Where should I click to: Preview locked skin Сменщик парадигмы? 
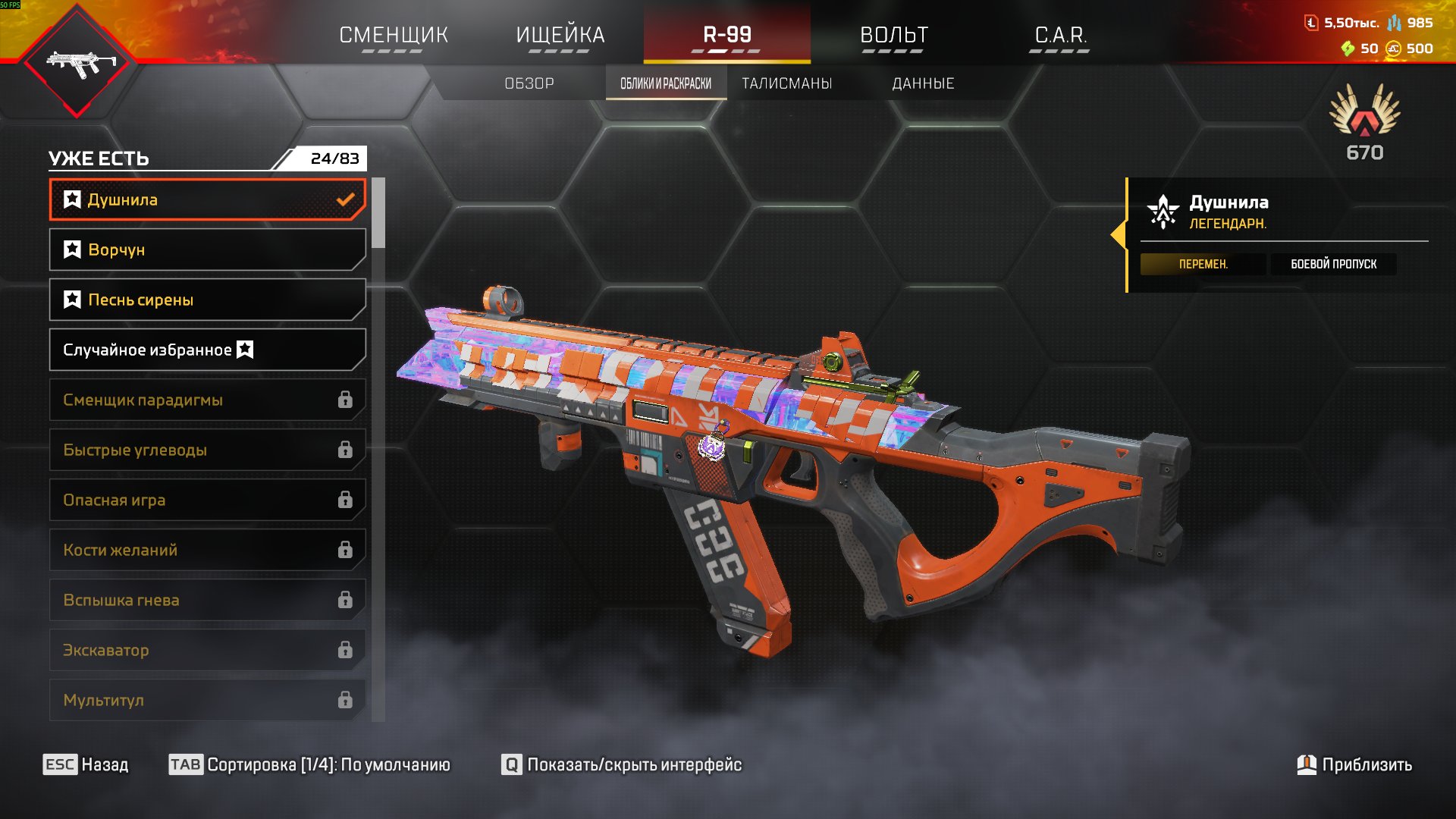point(207,400)
